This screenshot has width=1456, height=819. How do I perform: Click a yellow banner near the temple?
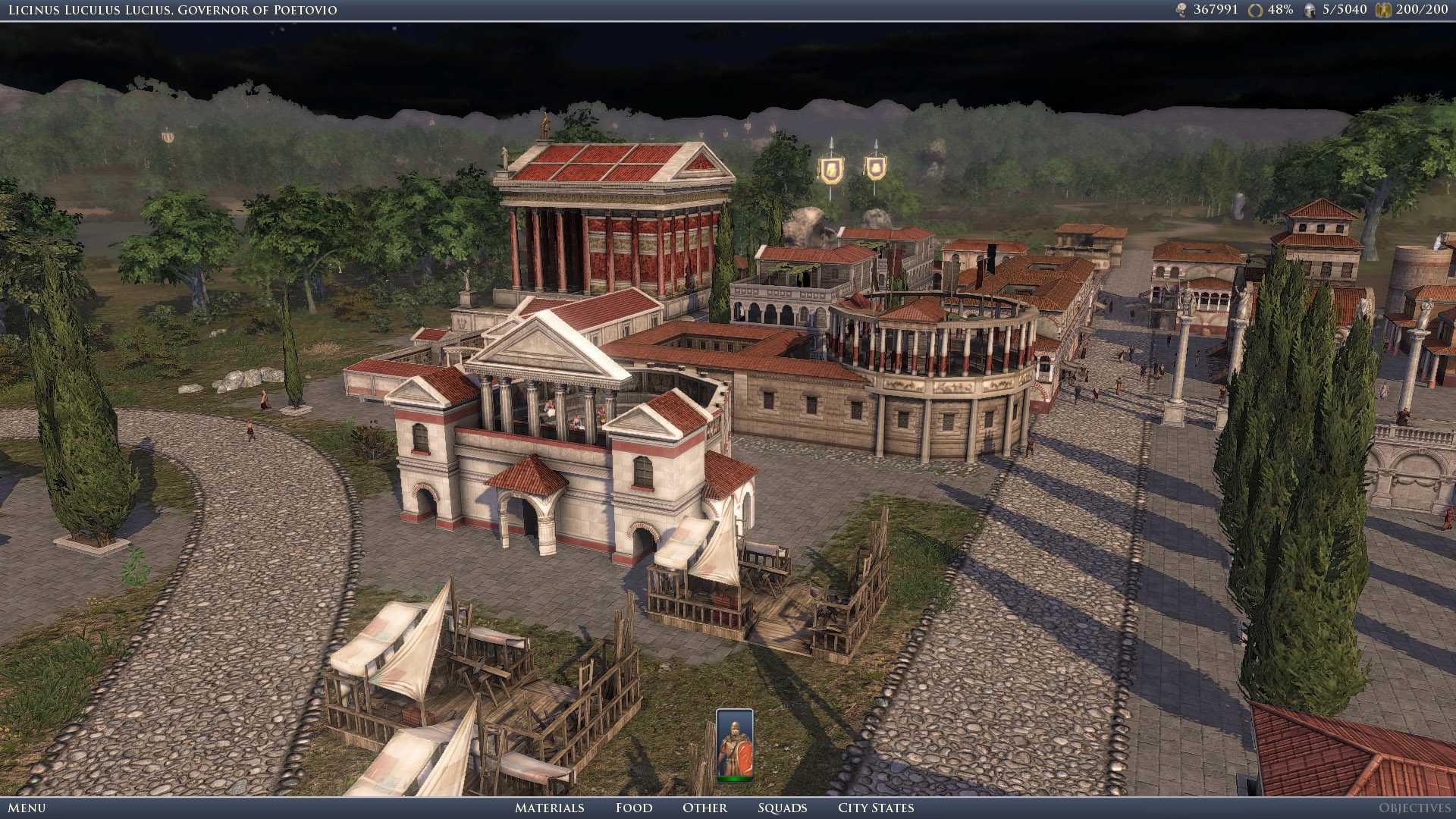pyautogui.click(x=830, y=167)
